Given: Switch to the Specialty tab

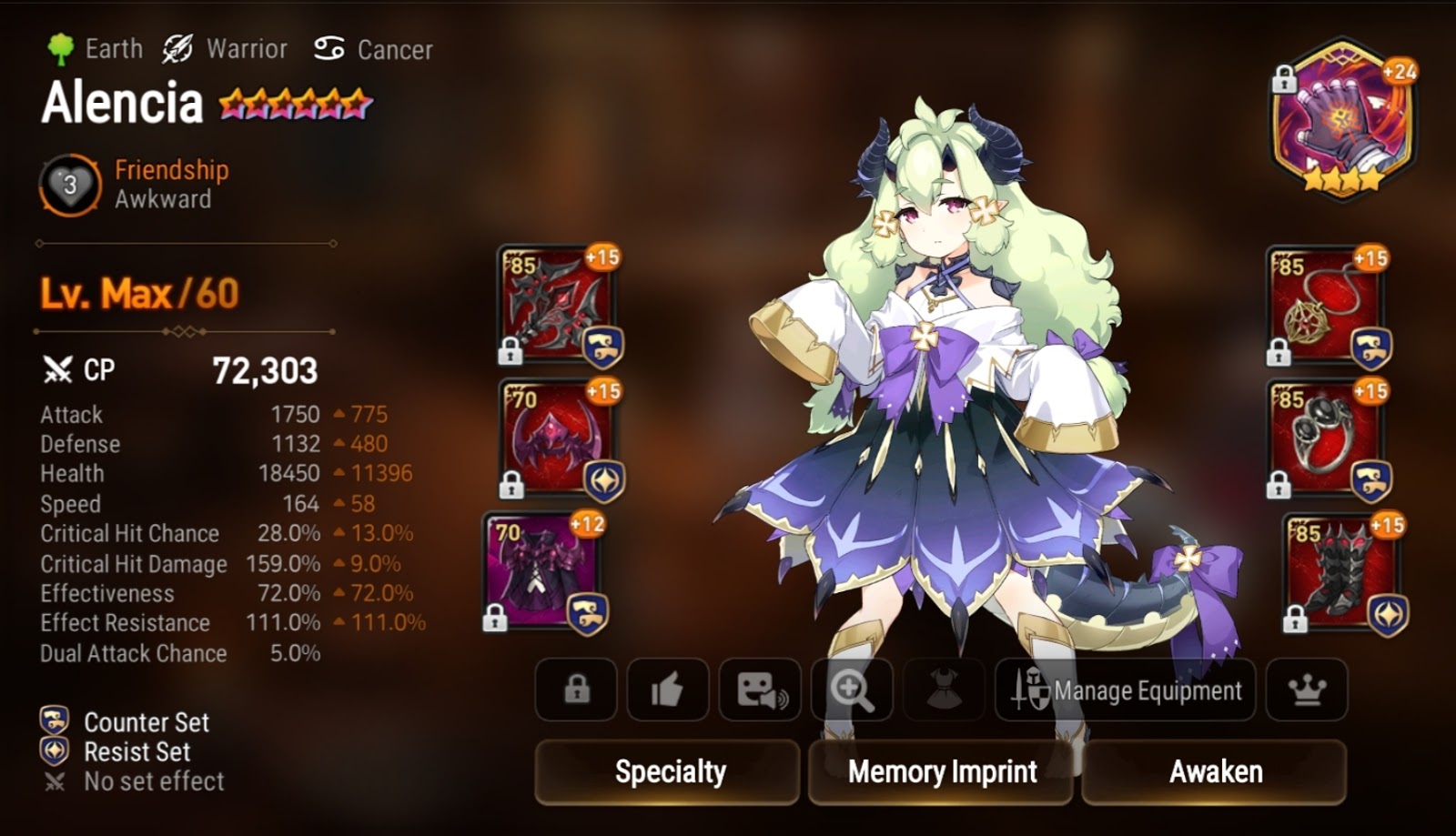Looking at the screenshot, I should coord(669,772).
